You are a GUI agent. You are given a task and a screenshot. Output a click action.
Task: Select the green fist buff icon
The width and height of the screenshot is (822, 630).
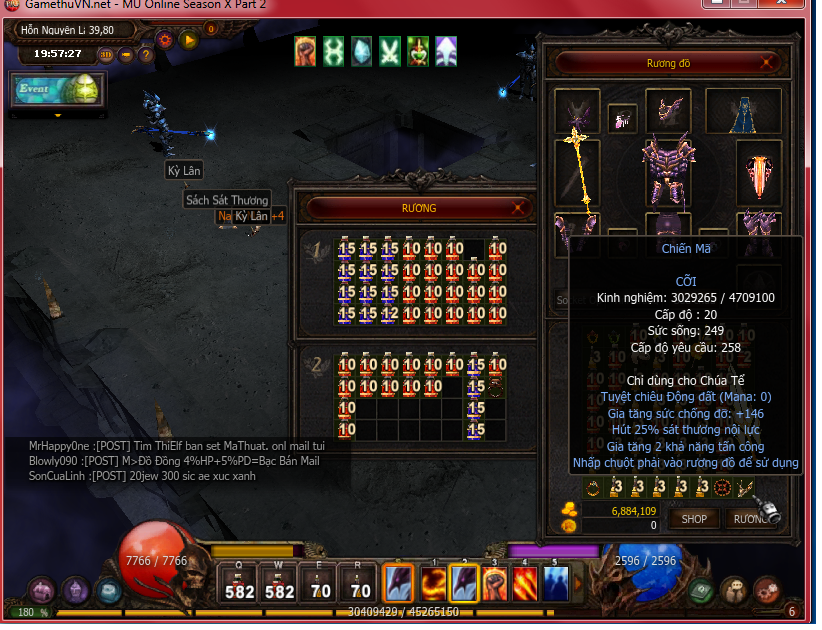(306, 50)
